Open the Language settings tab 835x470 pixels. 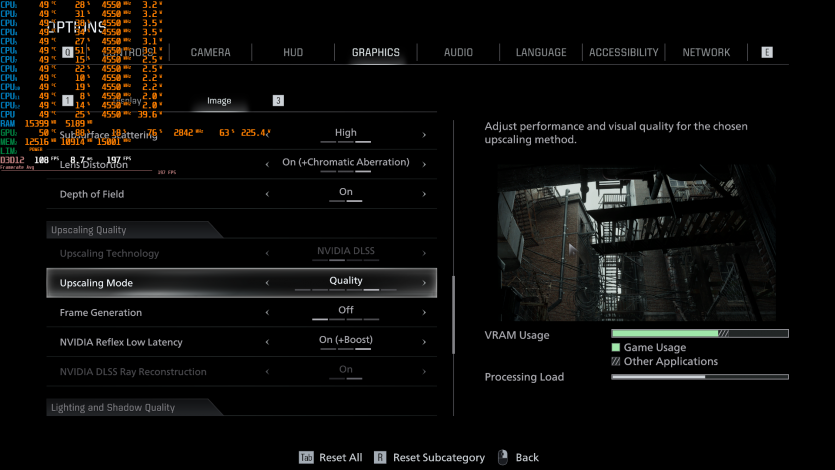[x=541, y=52]
